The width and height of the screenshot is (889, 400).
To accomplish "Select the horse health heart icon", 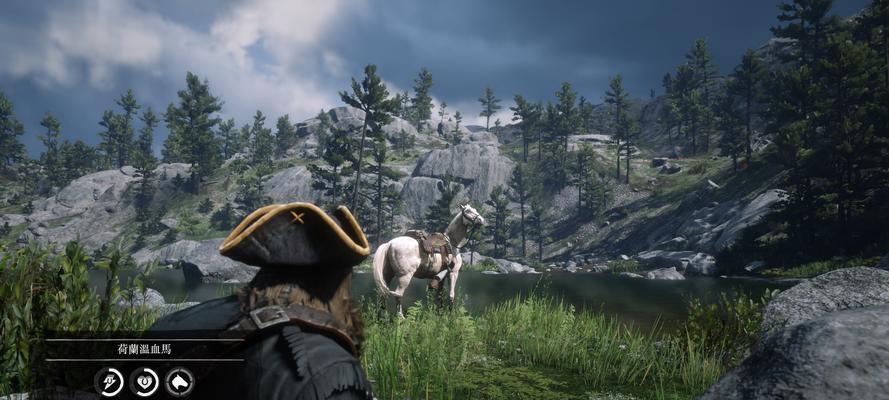I will coord(144,381).
